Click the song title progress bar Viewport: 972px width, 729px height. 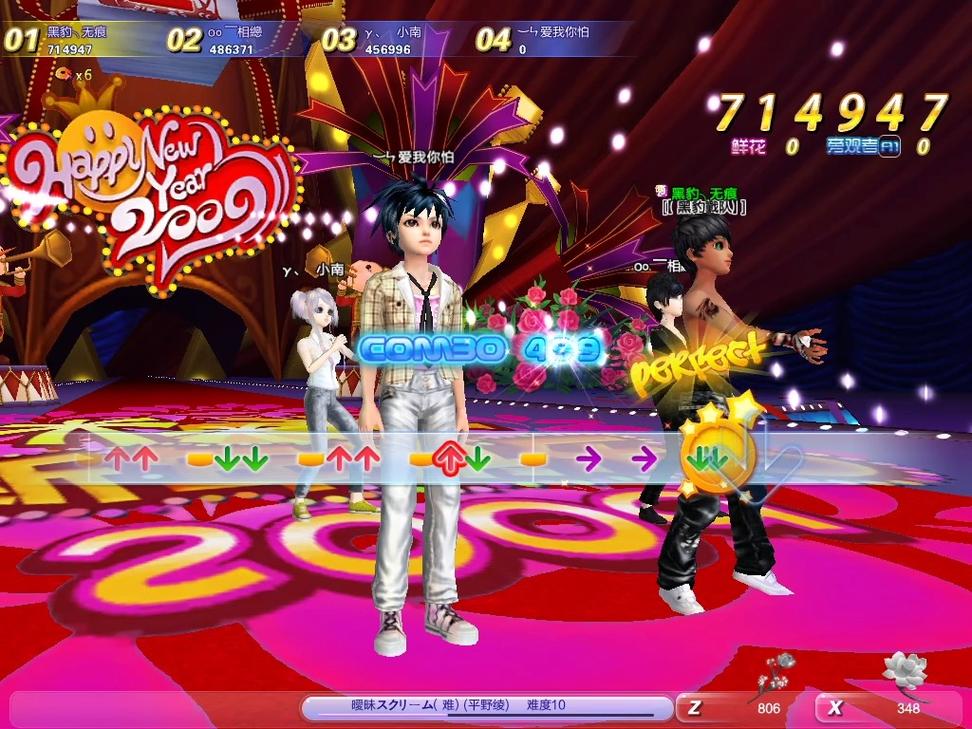click(487, 707)
